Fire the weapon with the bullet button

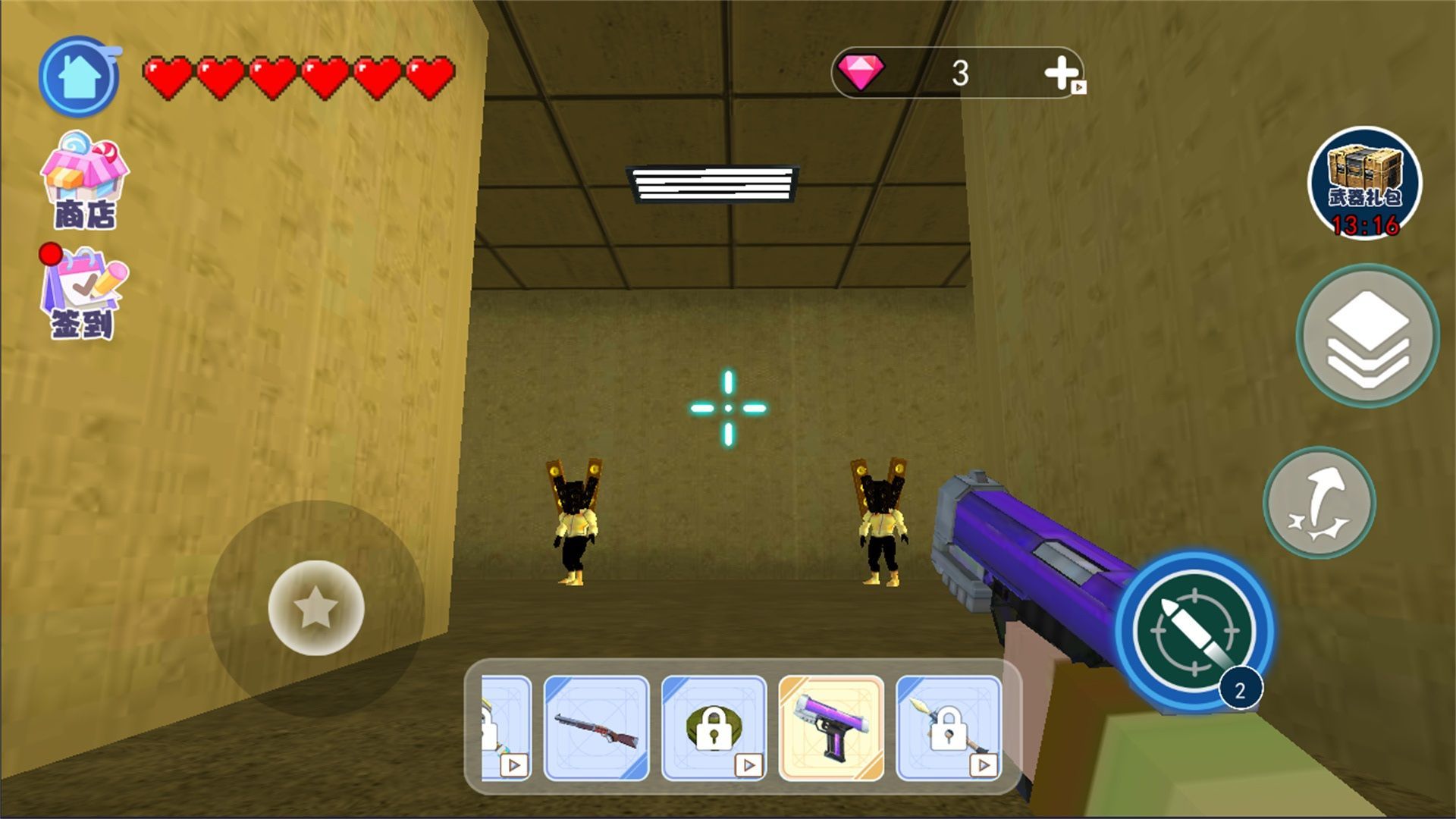click(x=1194, y=631)
